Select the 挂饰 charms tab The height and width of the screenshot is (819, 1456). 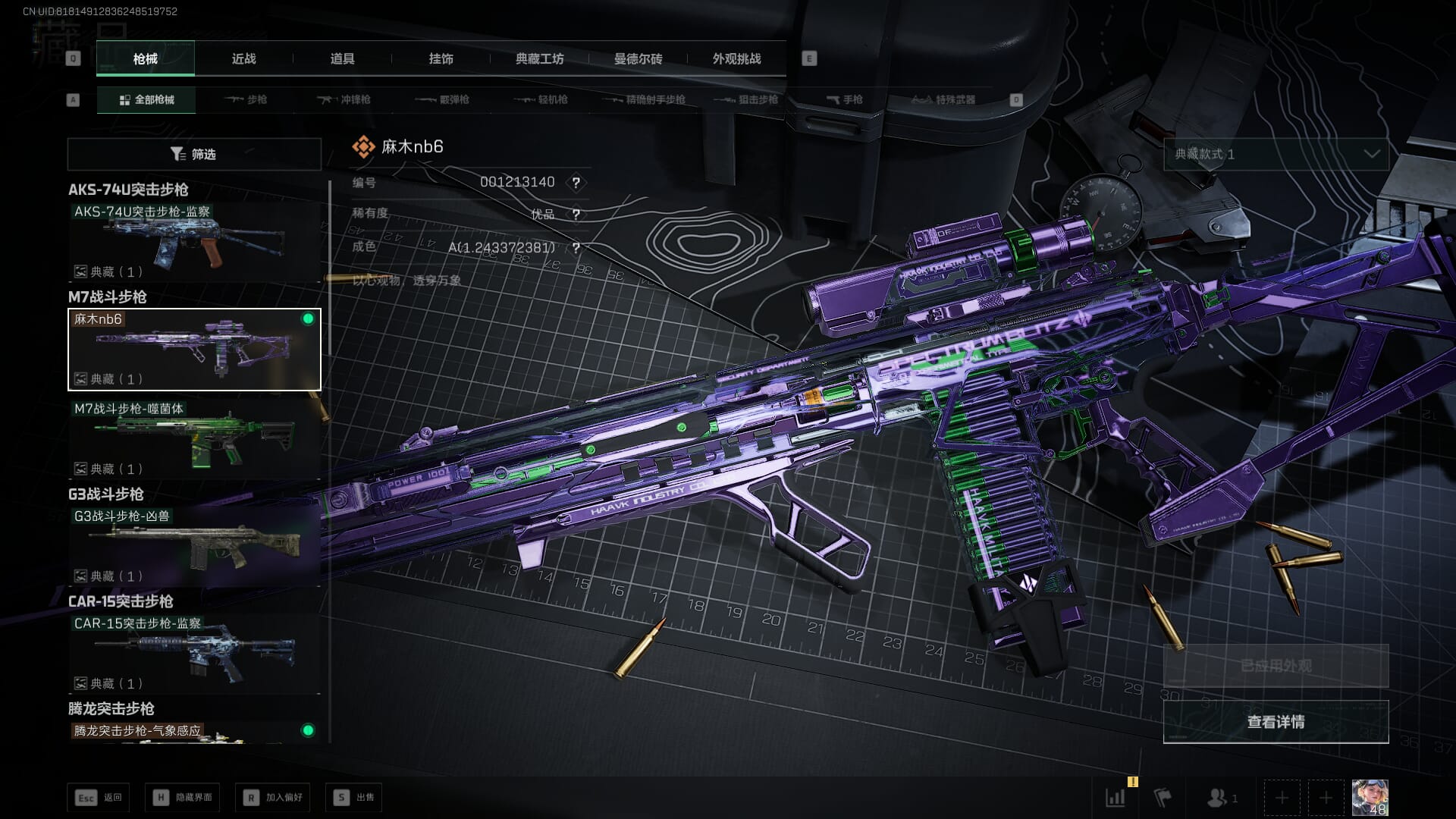(x=441, y=58)
